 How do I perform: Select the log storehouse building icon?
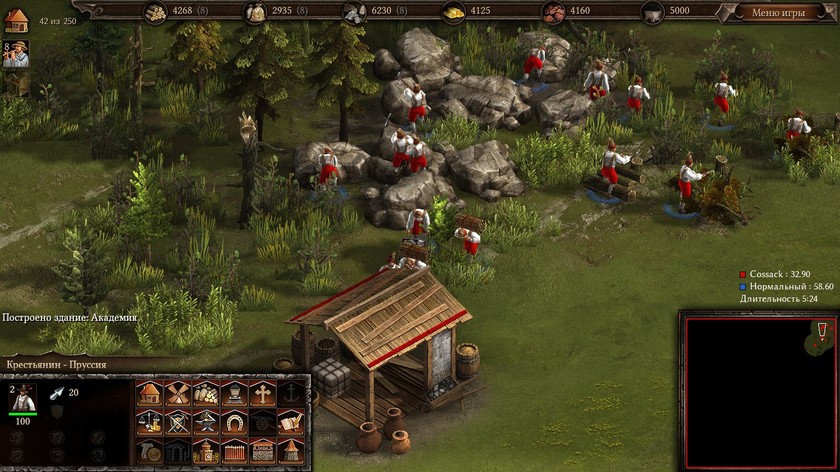206,393
